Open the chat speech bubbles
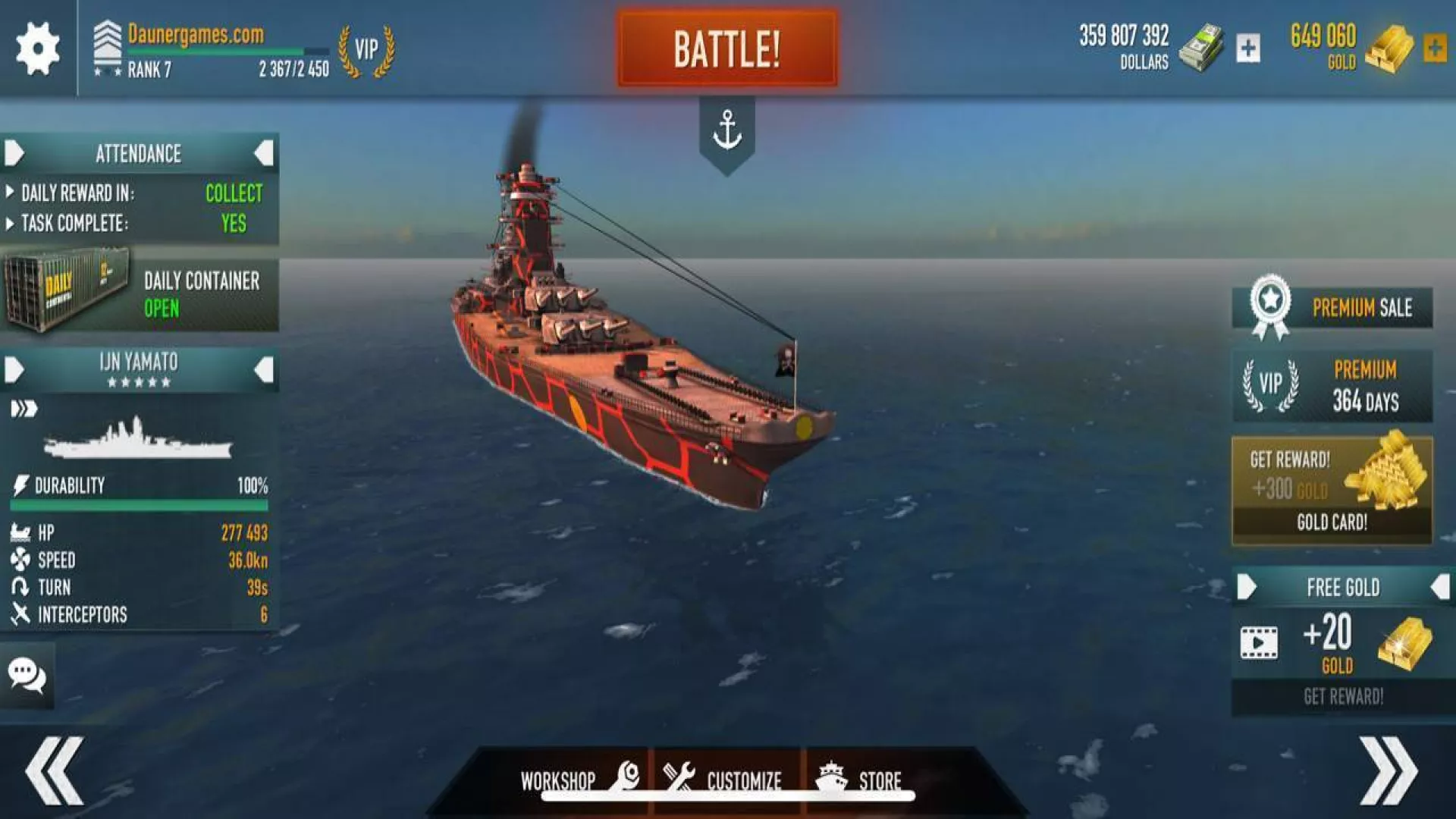 pos(27,675)
